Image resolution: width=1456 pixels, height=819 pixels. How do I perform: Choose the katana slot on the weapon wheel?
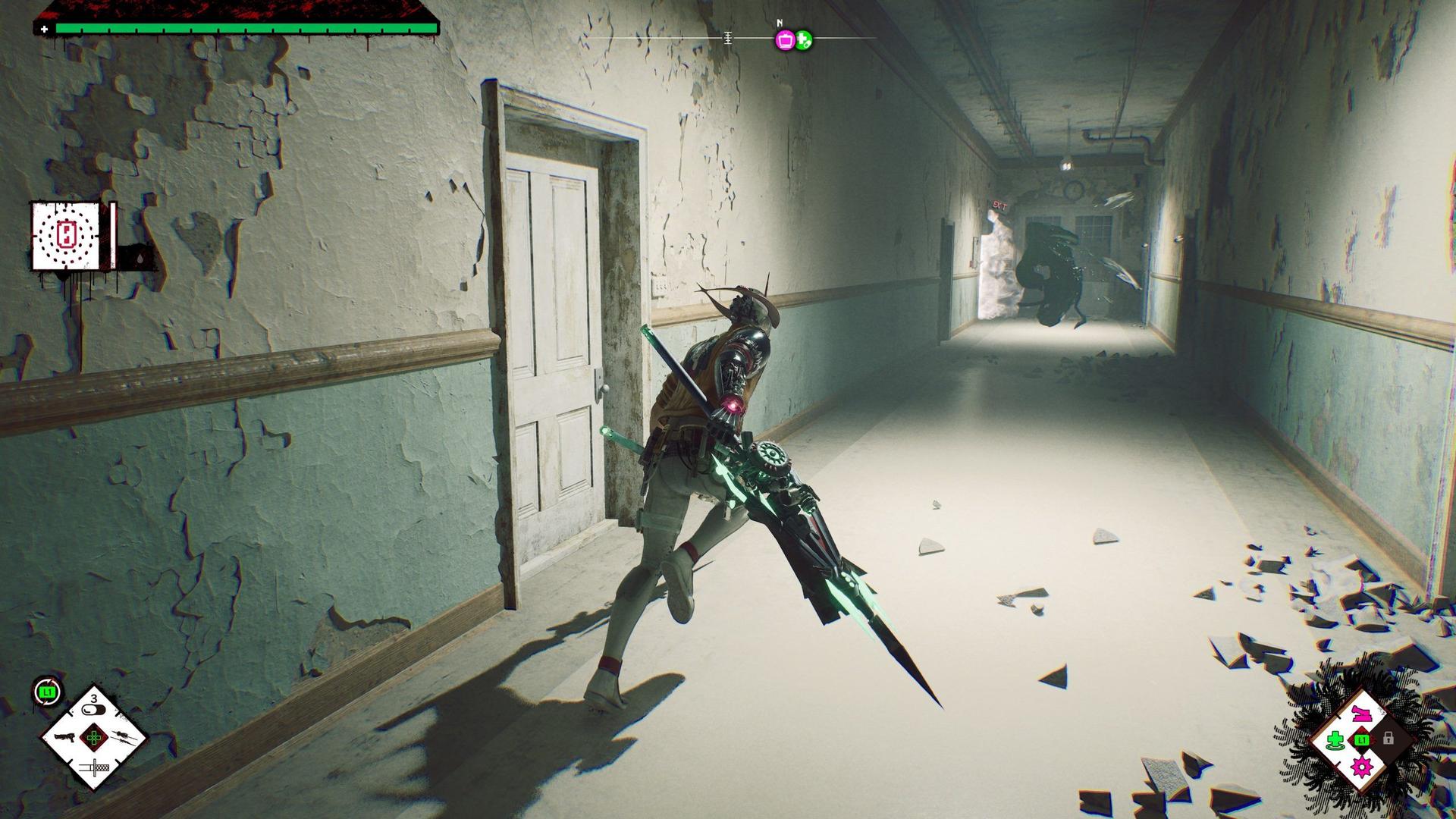coord(94,767)
